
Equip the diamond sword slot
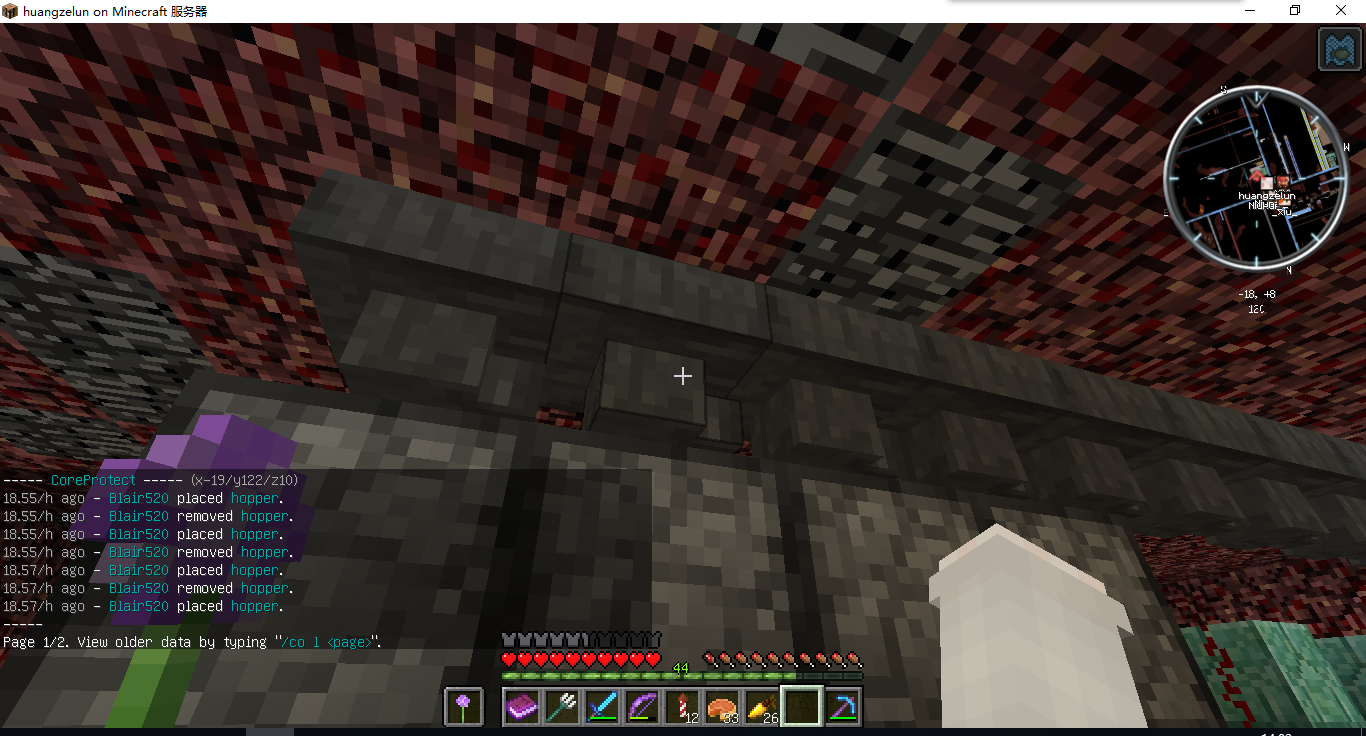(x=601, y=707)
